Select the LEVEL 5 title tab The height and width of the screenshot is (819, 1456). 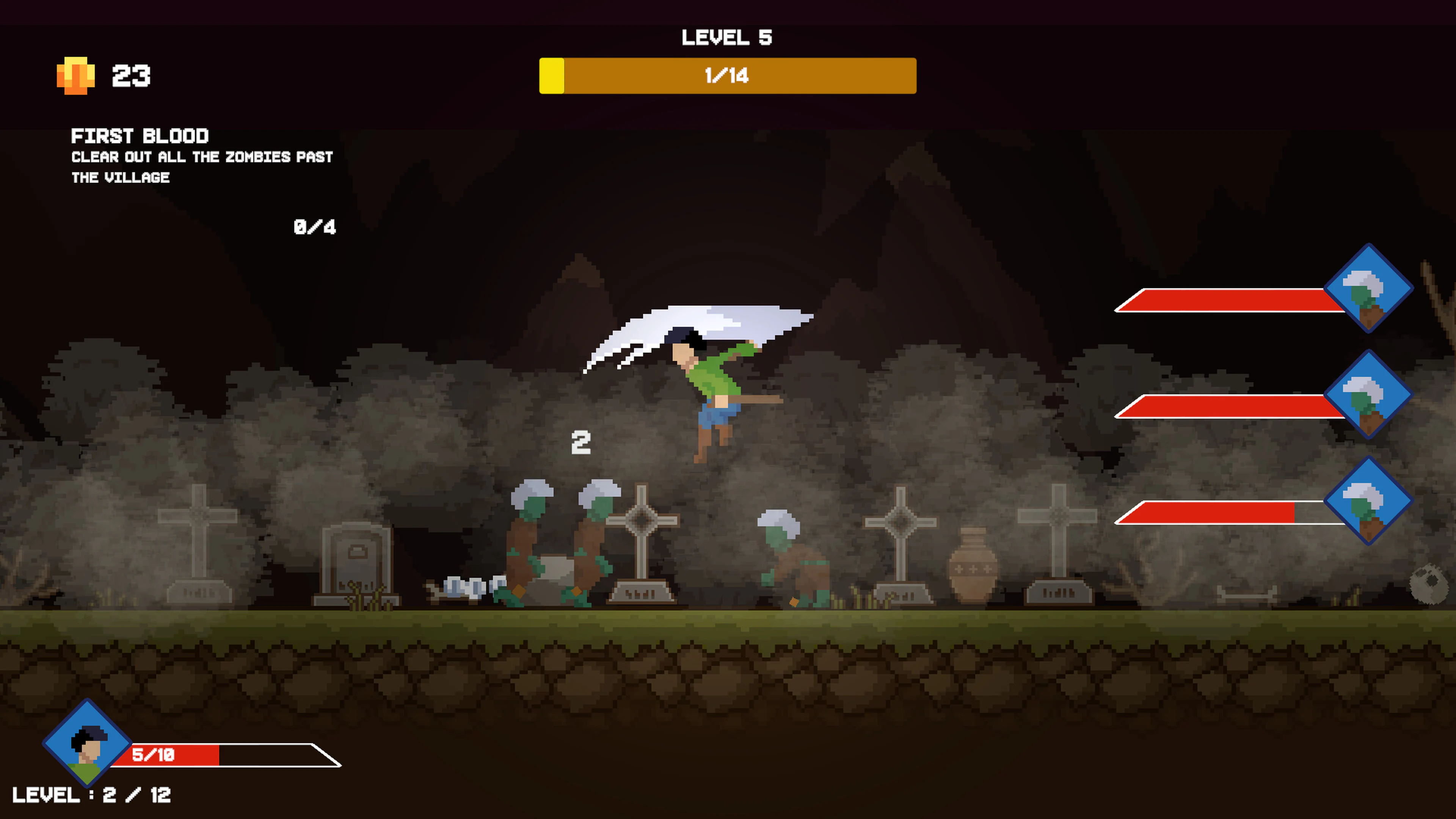pos(726,37)
